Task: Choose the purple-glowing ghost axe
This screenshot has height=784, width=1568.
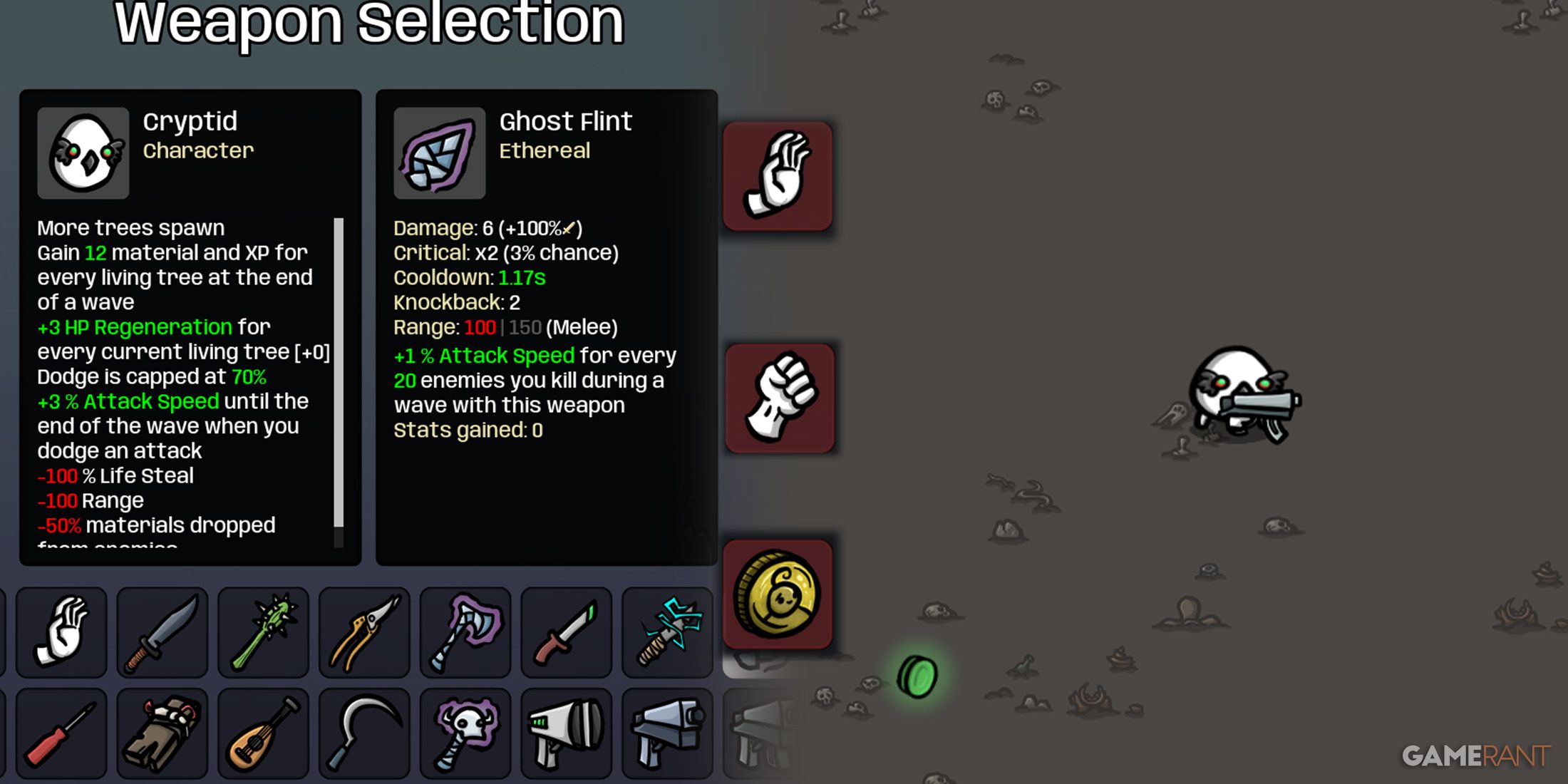Action: 465,631
